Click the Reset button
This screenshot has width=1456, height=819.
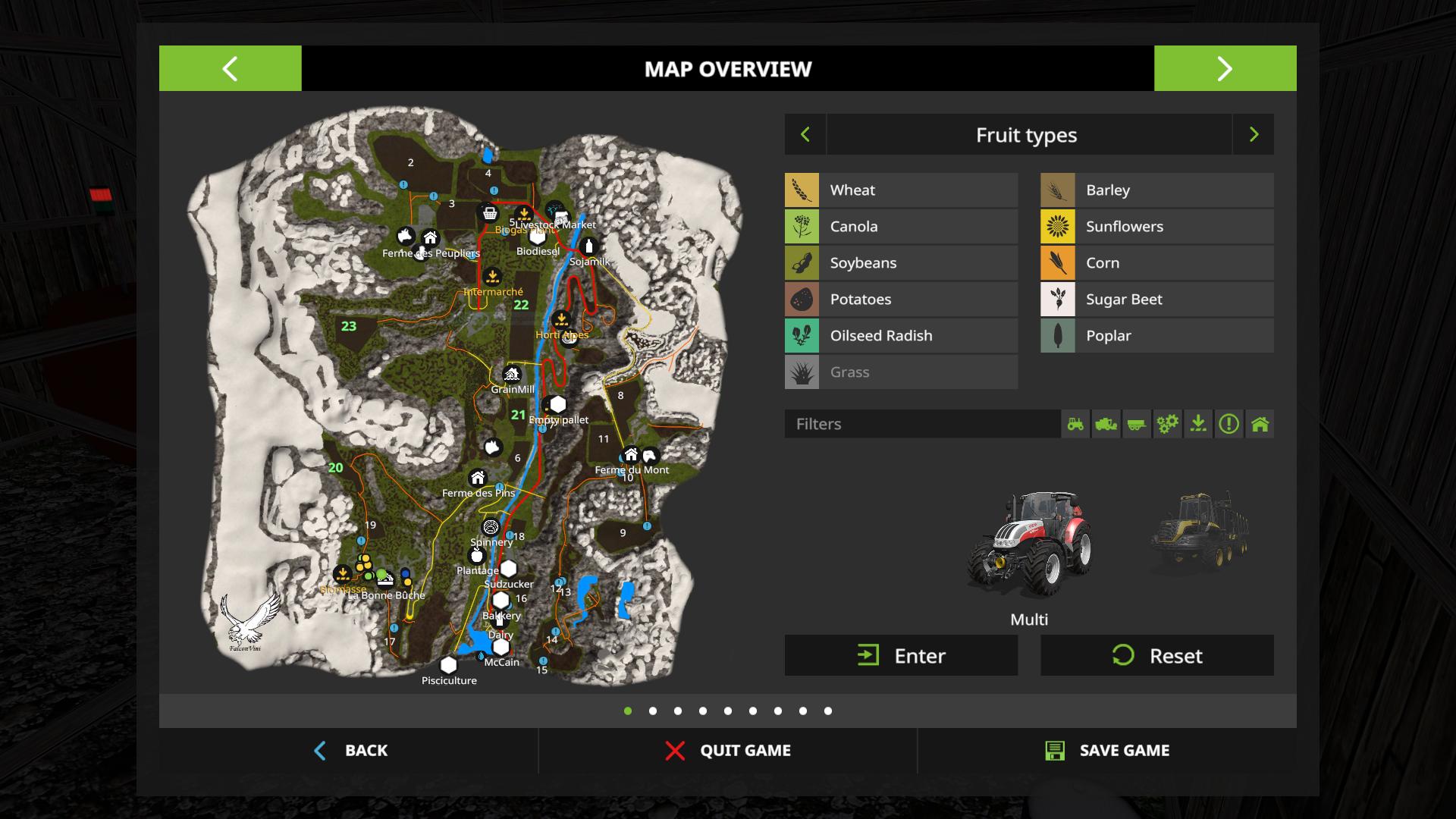(1156, 656)
